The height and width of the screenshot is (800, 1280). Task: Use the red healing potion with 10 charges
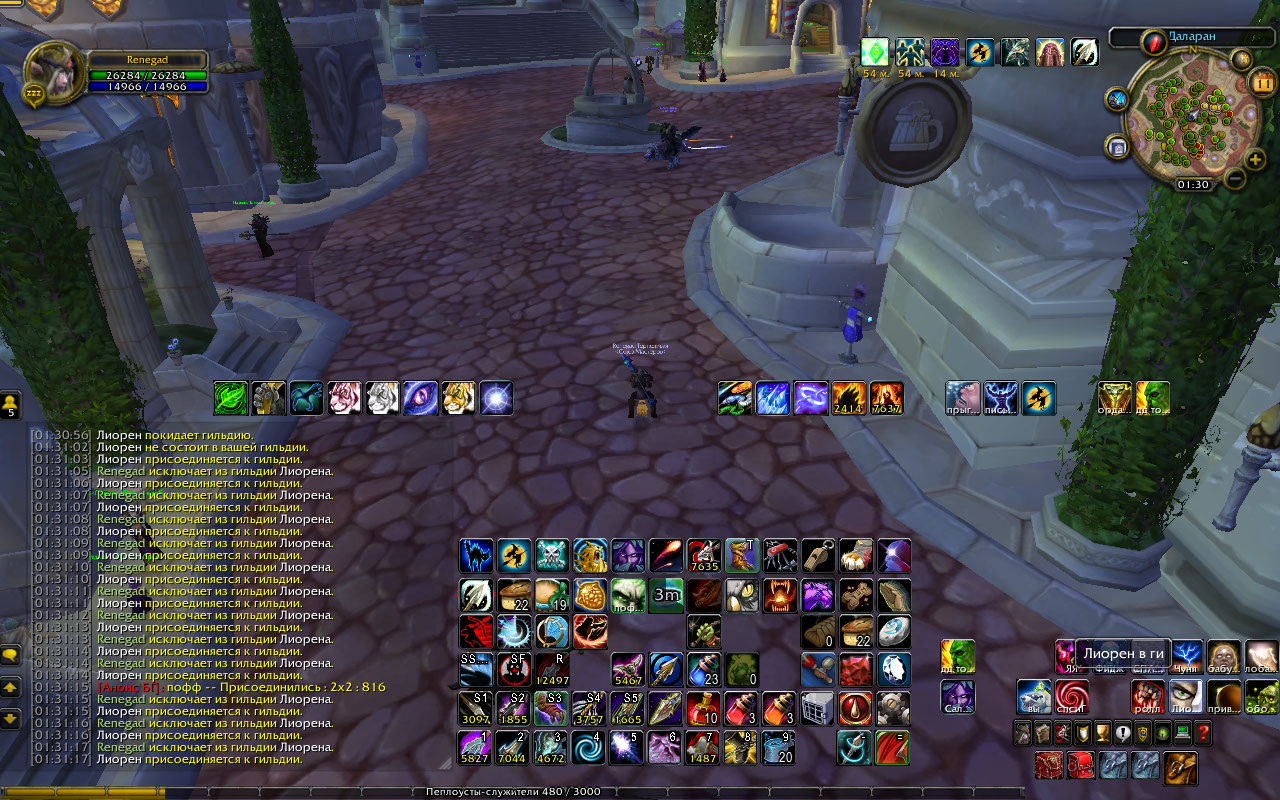(703, 708)
